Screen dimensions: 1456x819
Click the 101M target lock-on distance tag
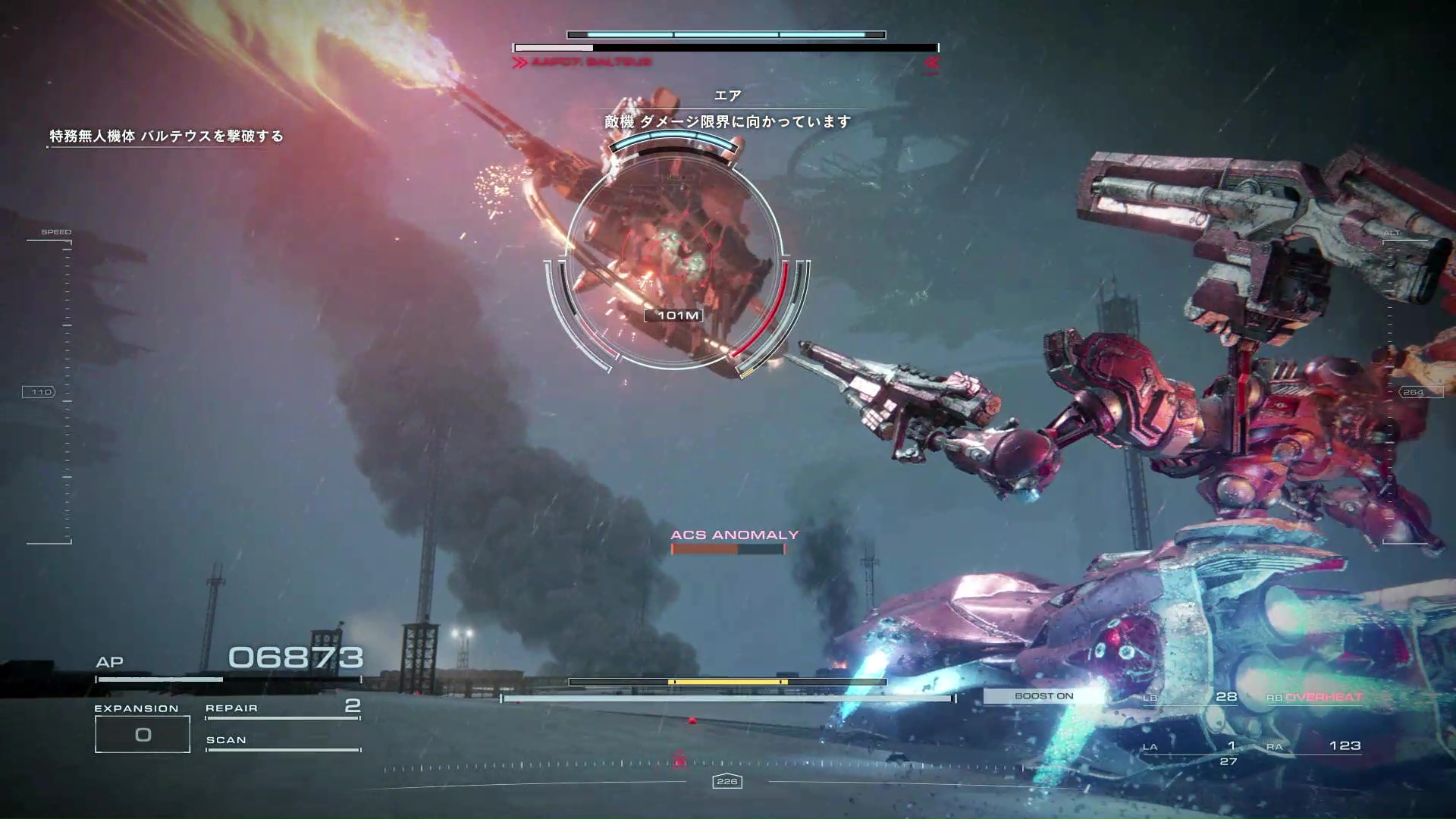[x=678, y=315]
